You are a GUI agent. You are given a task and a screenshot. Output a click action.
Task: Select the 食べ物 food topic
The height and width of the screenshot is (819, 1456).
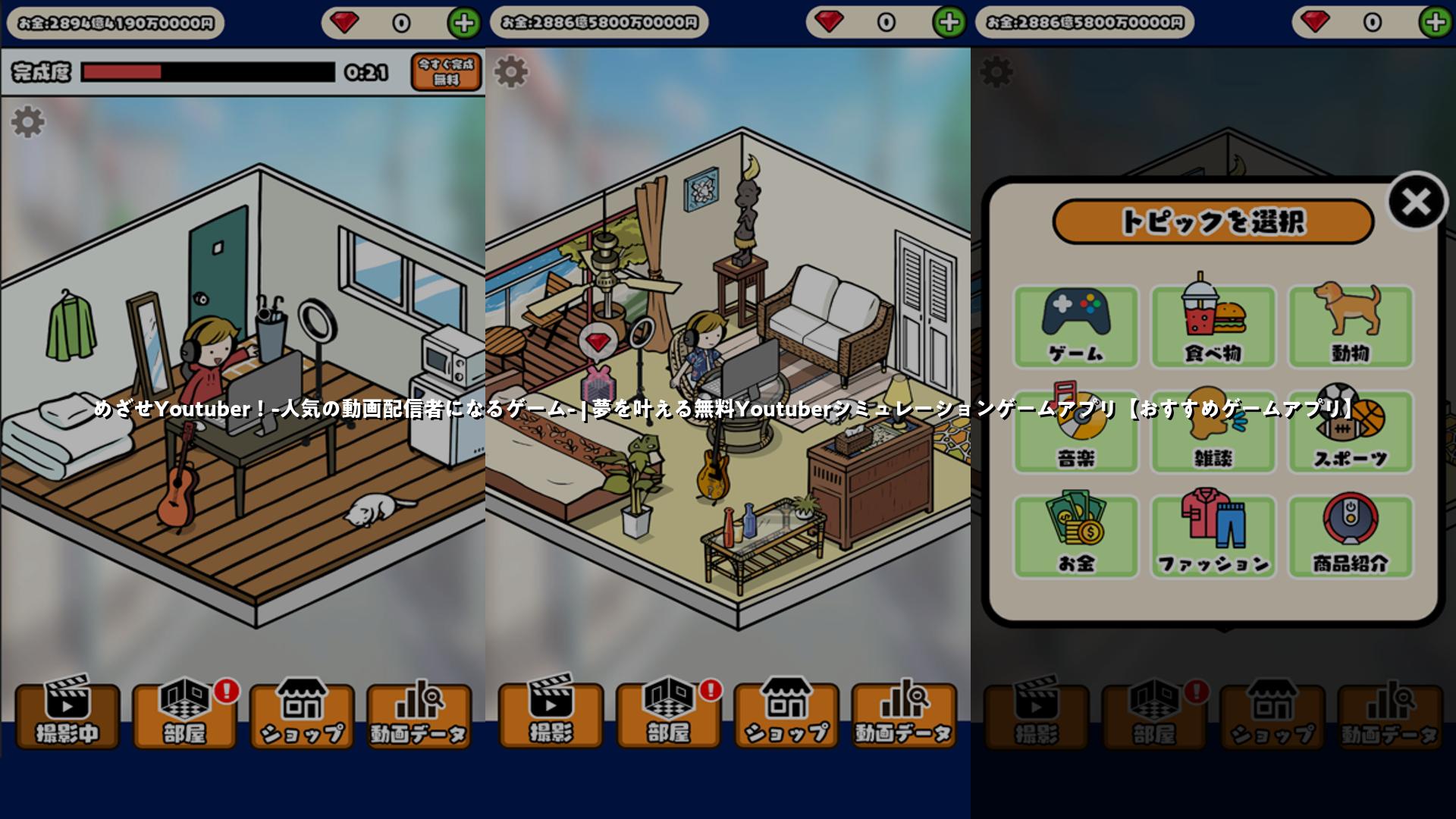pos(1213,327)
